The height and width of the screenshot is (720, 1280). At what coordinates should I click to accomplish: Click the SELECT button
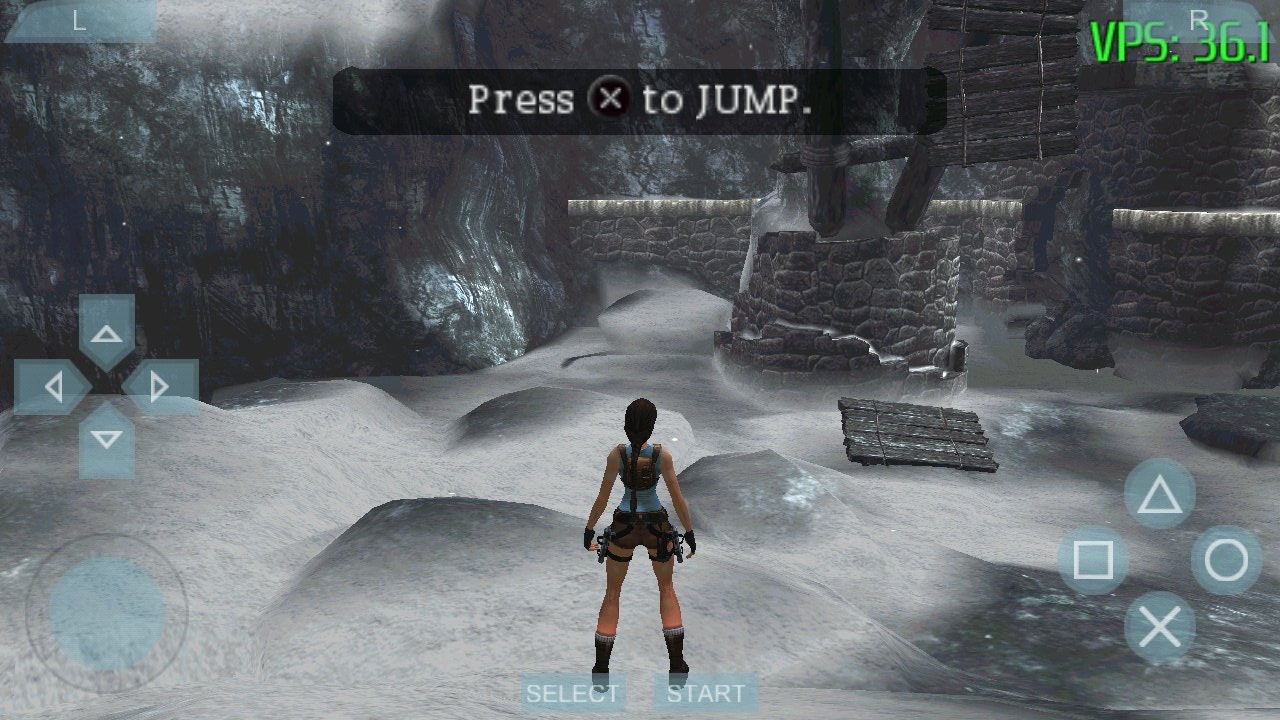[x=573, y=694]
